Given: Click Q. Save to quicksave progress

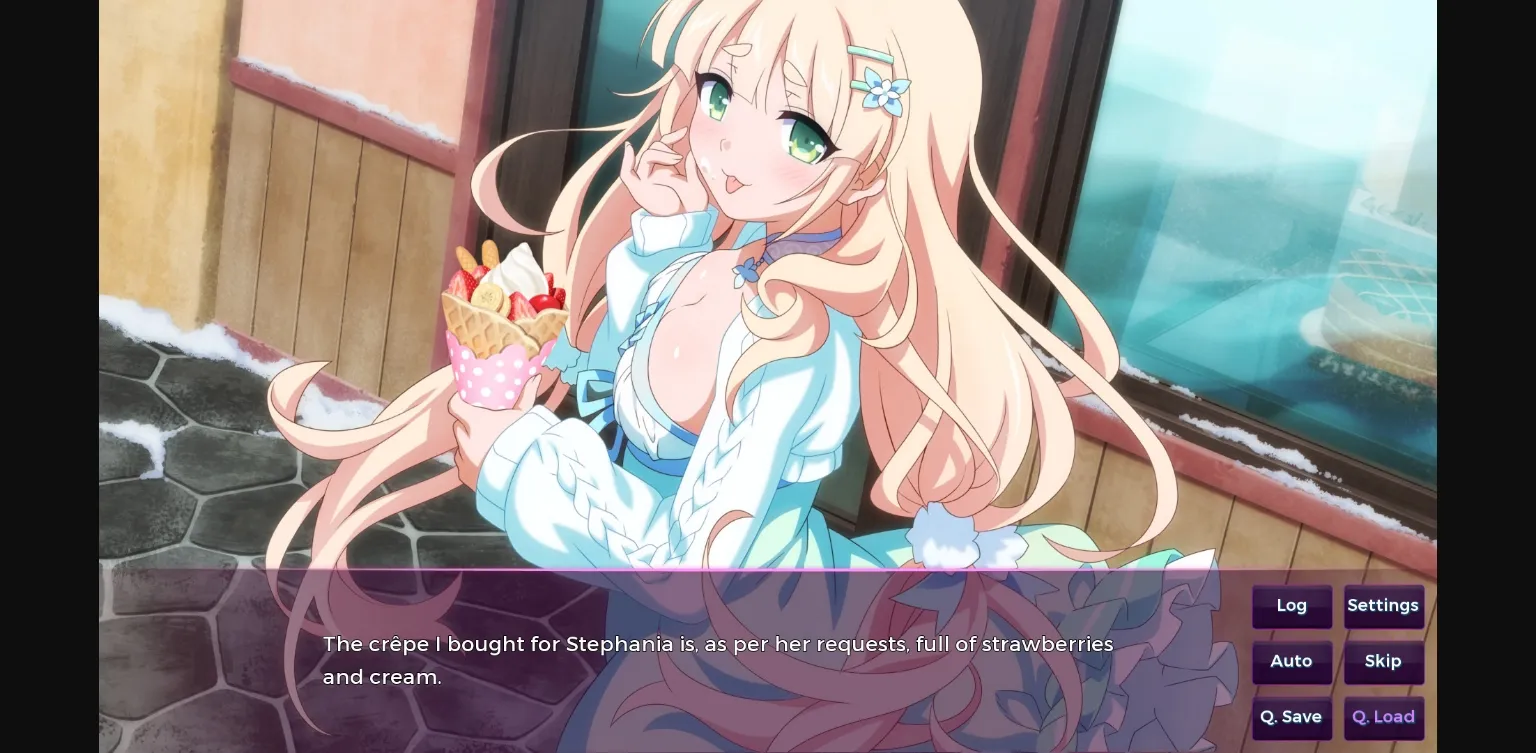Looking at the screenshot, I should click(x=1292, y=717).
